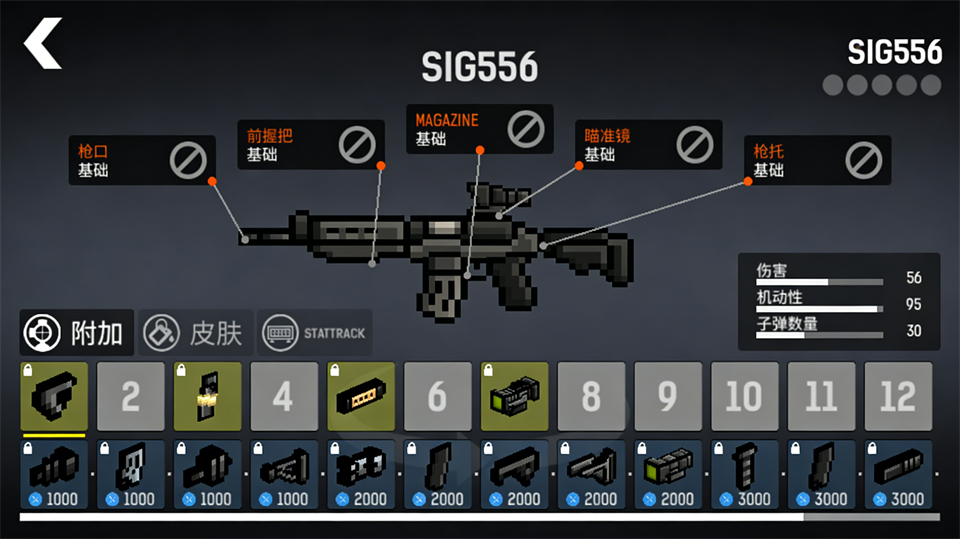Open the MAGAZINE attachment slot
The width and height of the screenshot is (960, 539).
click(x=479, y=129)
